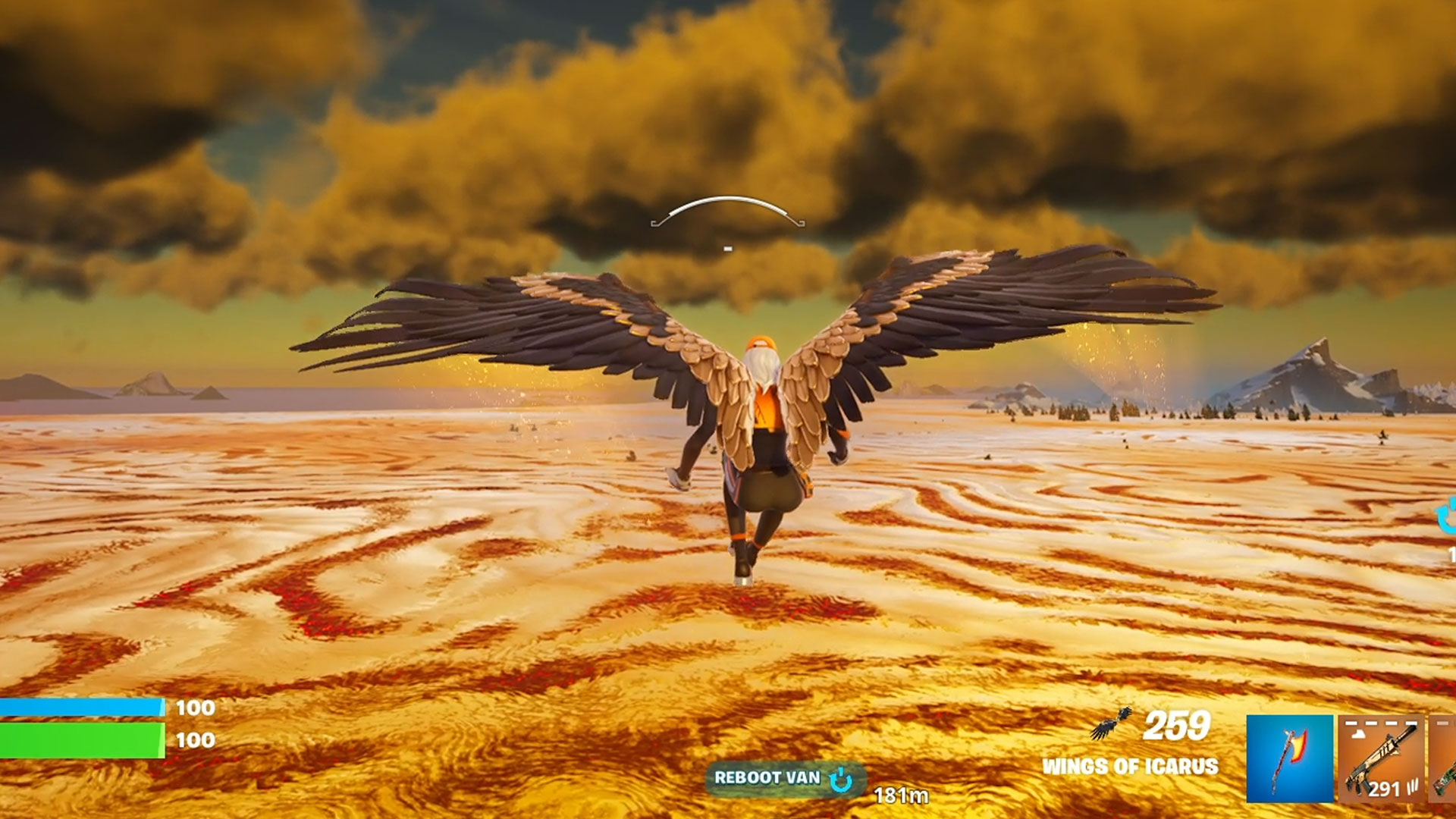Screen dimensions: 1456x819
Task: Click the Wings of Icarus feather icon
Action: (1112, 723)
